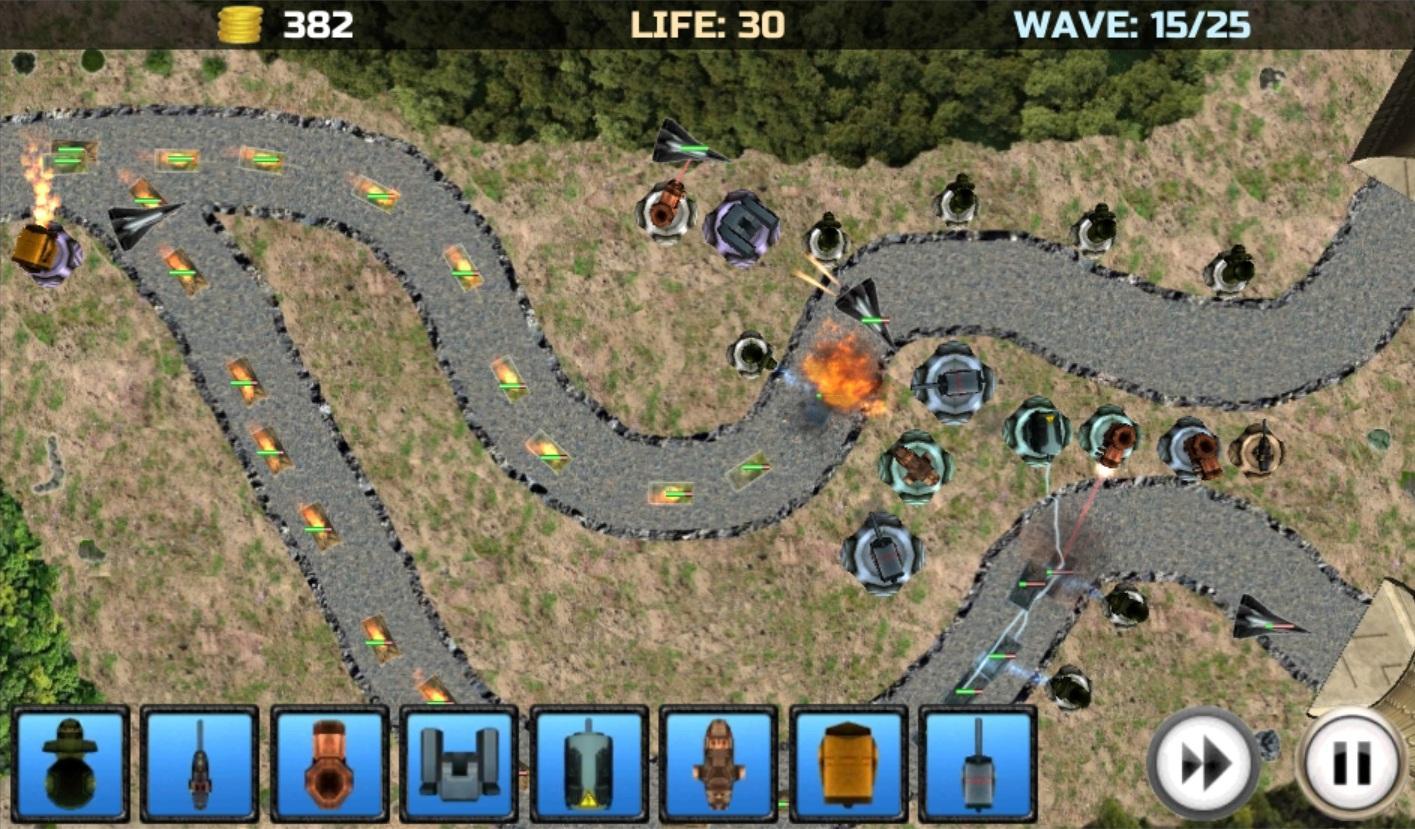Select the copper cannon placed right of center
1415x829 pixels.
tap(1110, 440)
